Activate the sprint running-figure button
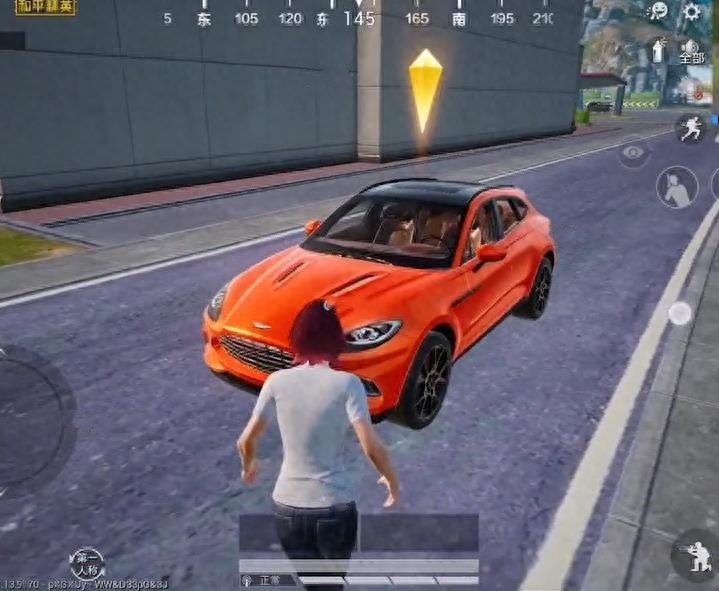This screenshot has width=719, height=591. pyautogui.click(x=691, y=128)
